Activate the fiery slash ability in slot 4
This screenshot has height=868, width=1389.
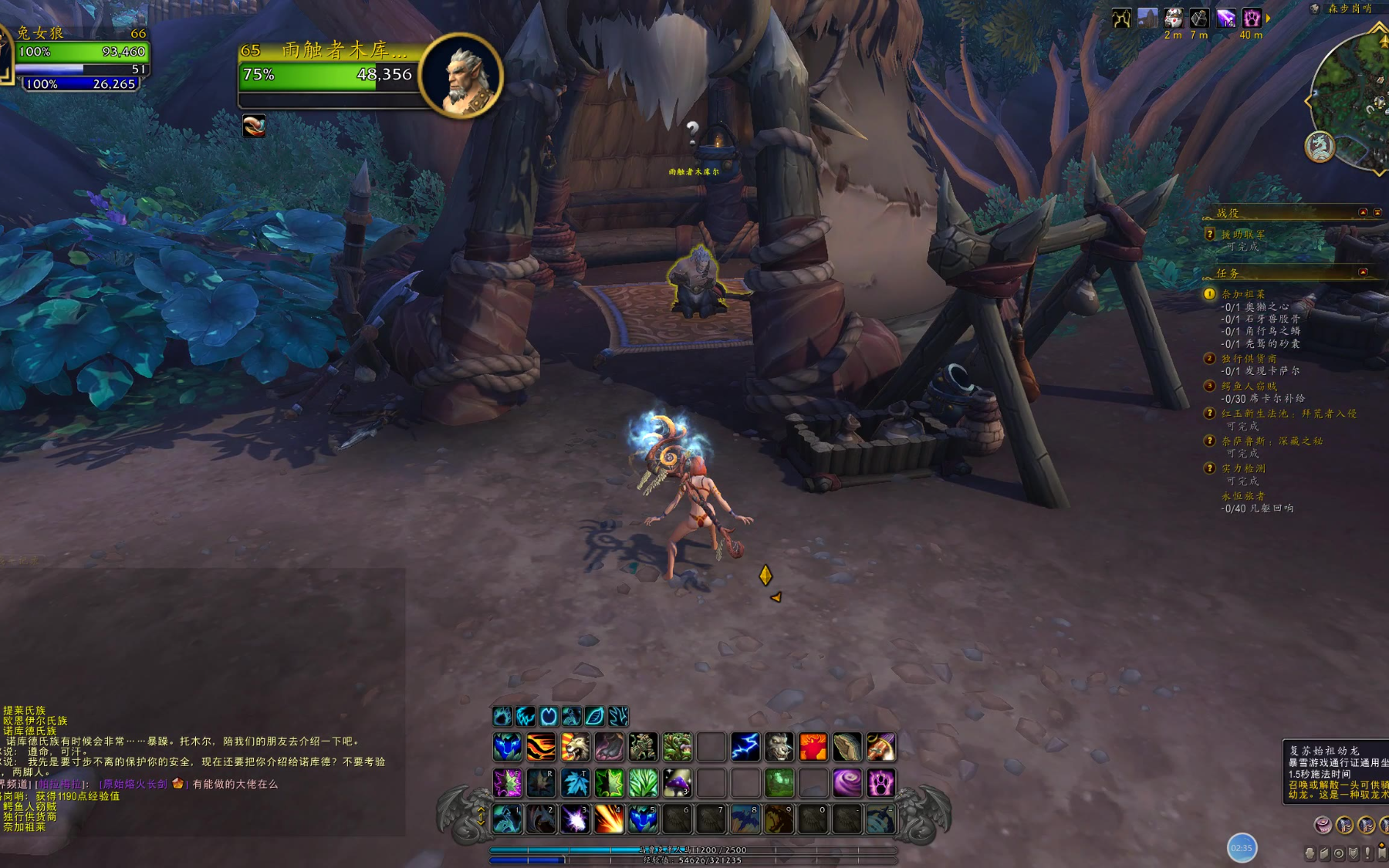click(x=609, y=819)
